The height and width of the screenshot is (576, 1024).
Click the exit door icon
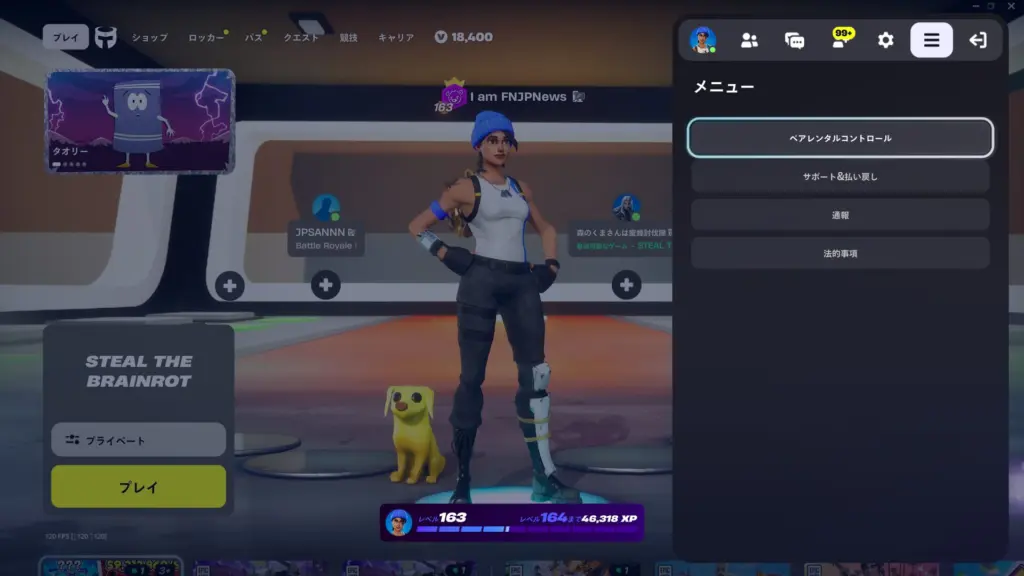point(978,40)
